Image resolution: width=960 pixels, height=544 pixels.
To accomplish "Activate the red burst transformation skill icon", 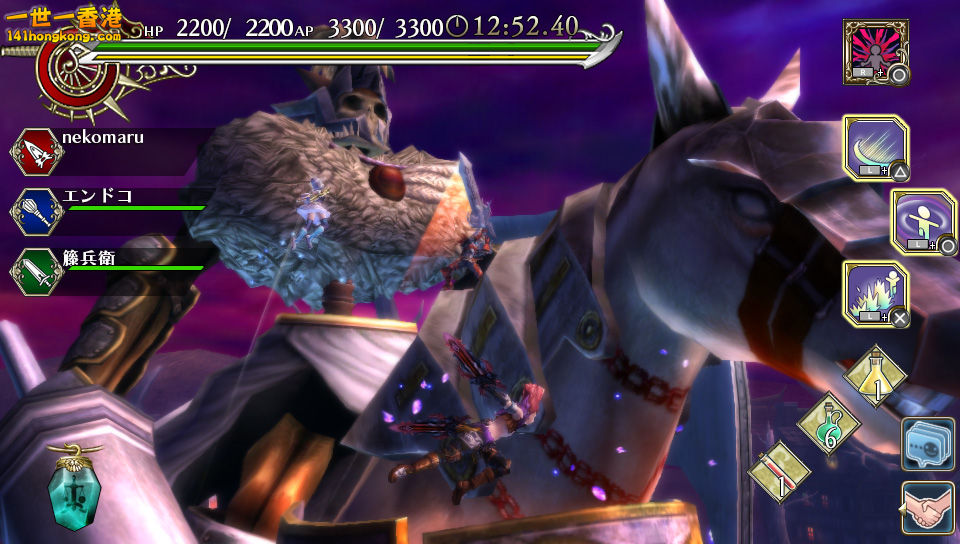I will click(875, 51).
